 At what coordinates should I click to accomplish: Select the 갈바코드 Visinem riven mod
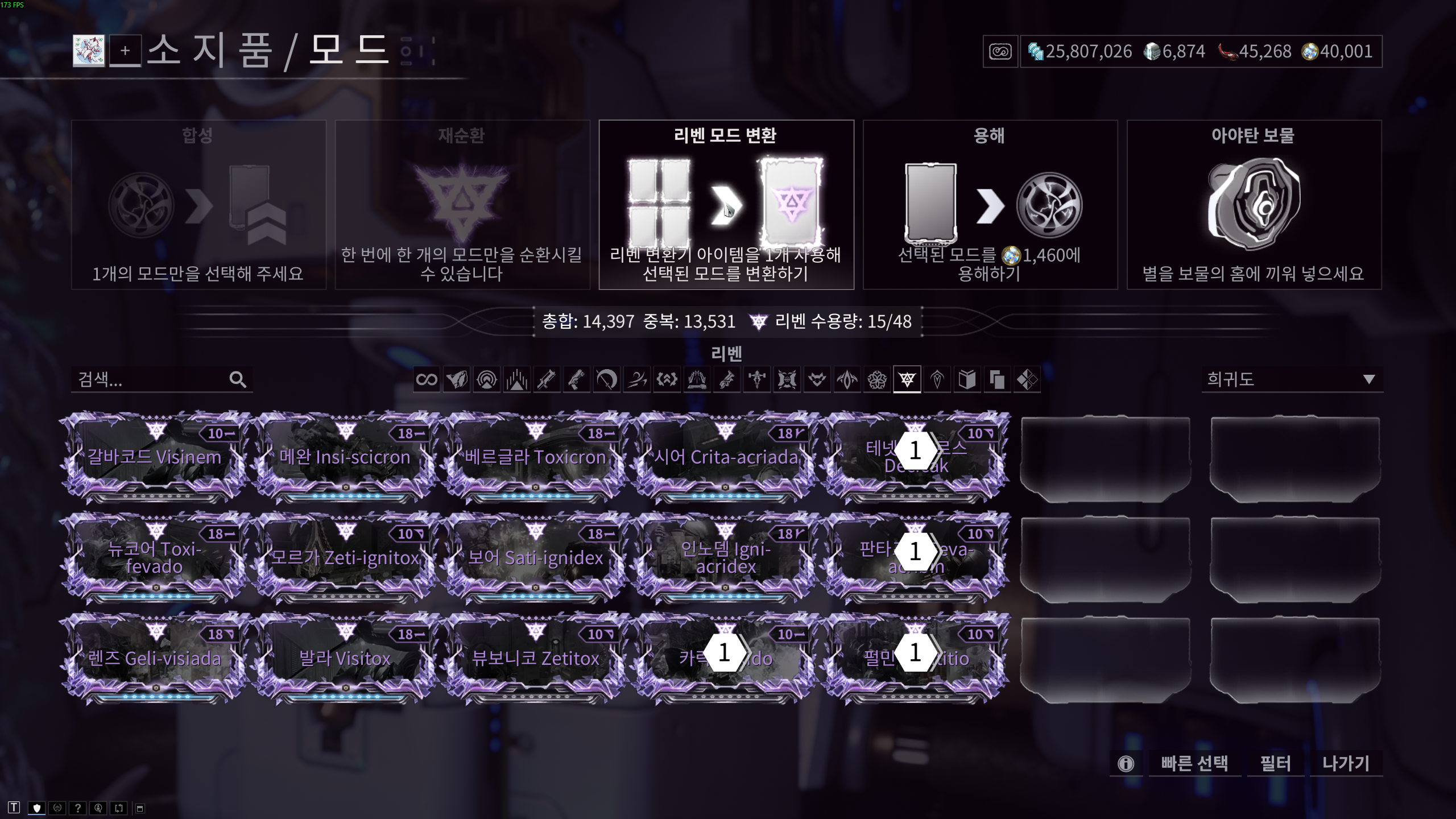(154, 457)
